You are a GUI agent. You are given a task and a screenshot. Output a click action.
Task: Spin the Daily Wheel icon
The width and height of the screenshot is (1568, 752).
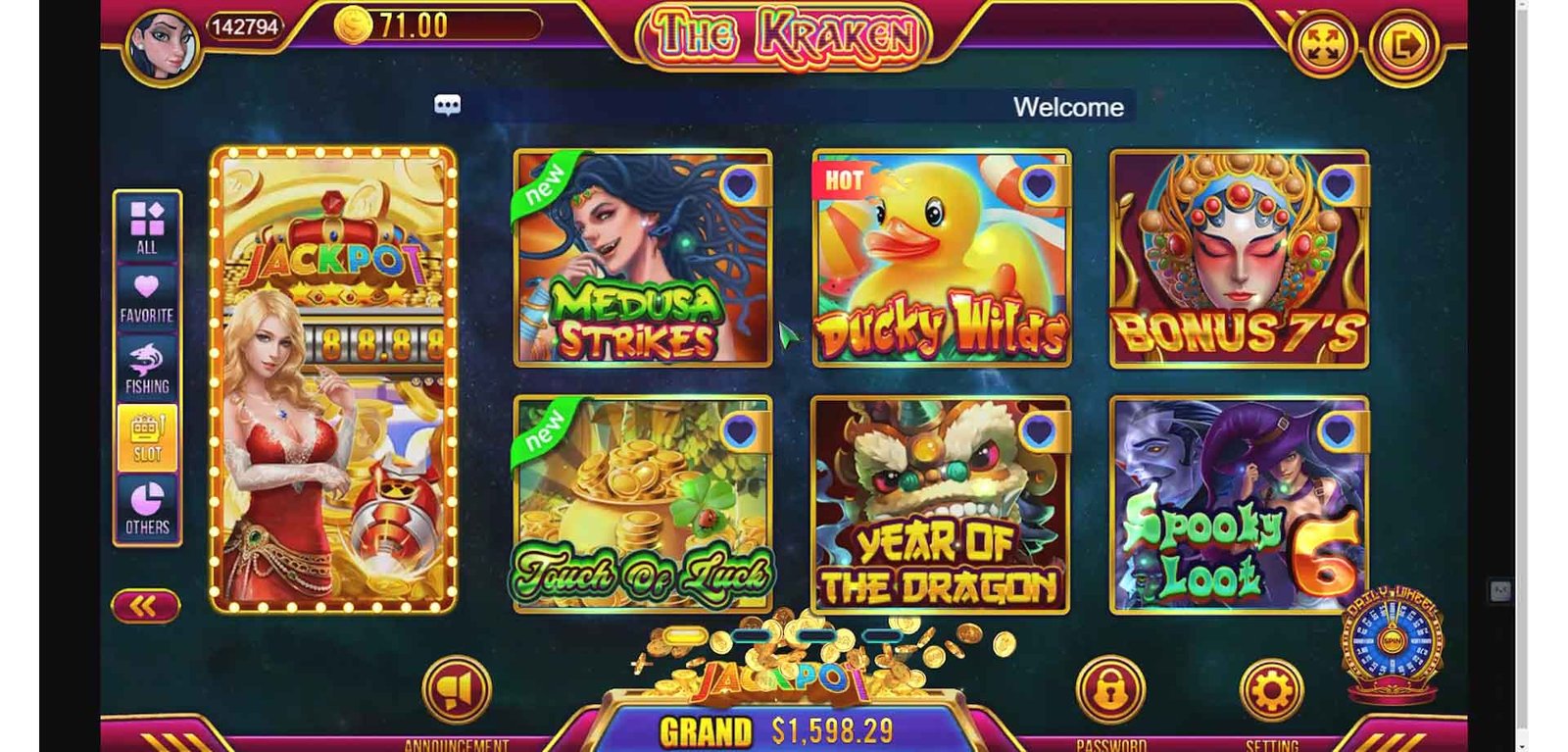click(x=1392, y=642)
